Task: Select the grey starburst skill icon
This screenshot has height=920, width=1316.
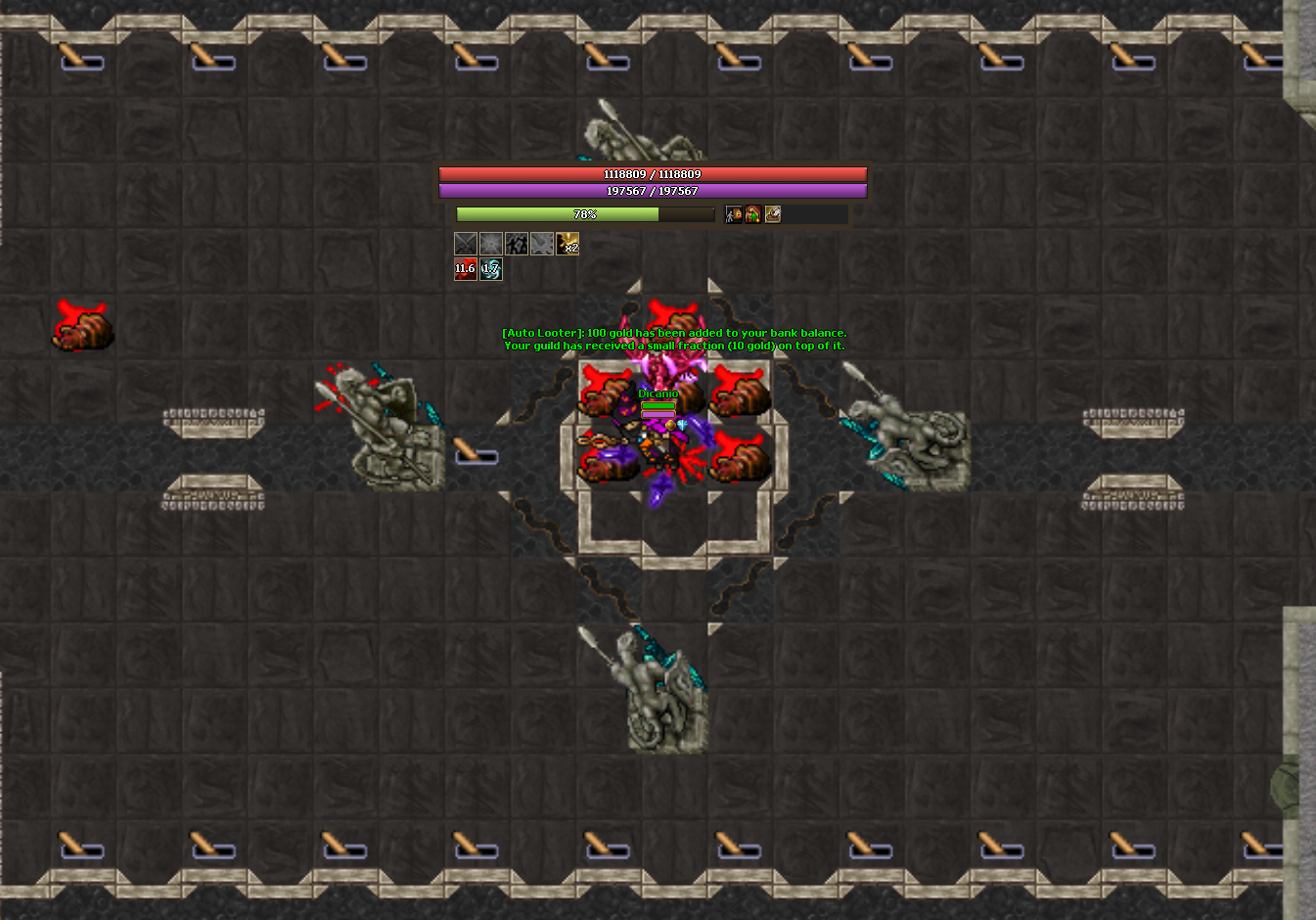Action: [491, 244]
